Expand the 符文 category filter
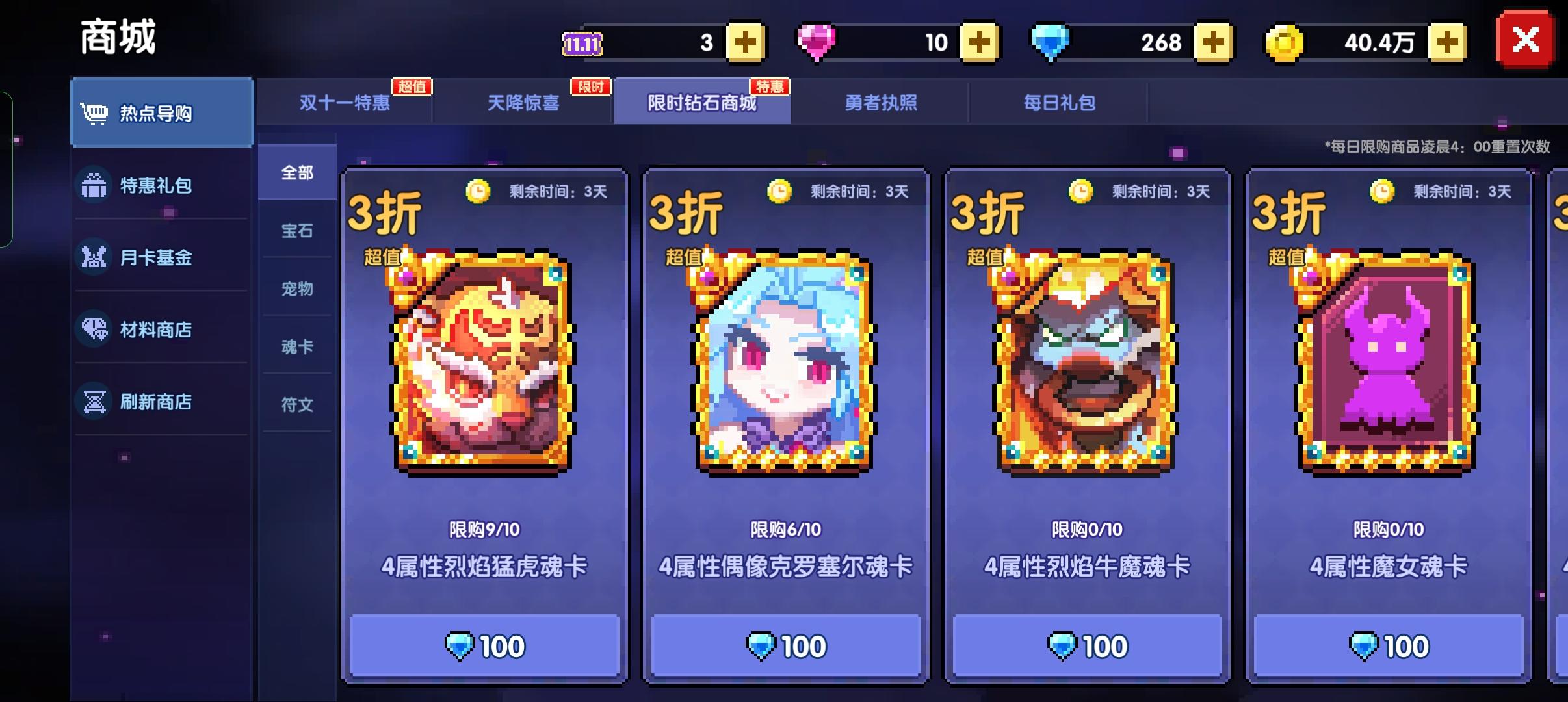Viewport: 1568px width, 702px height. (297, 404)
